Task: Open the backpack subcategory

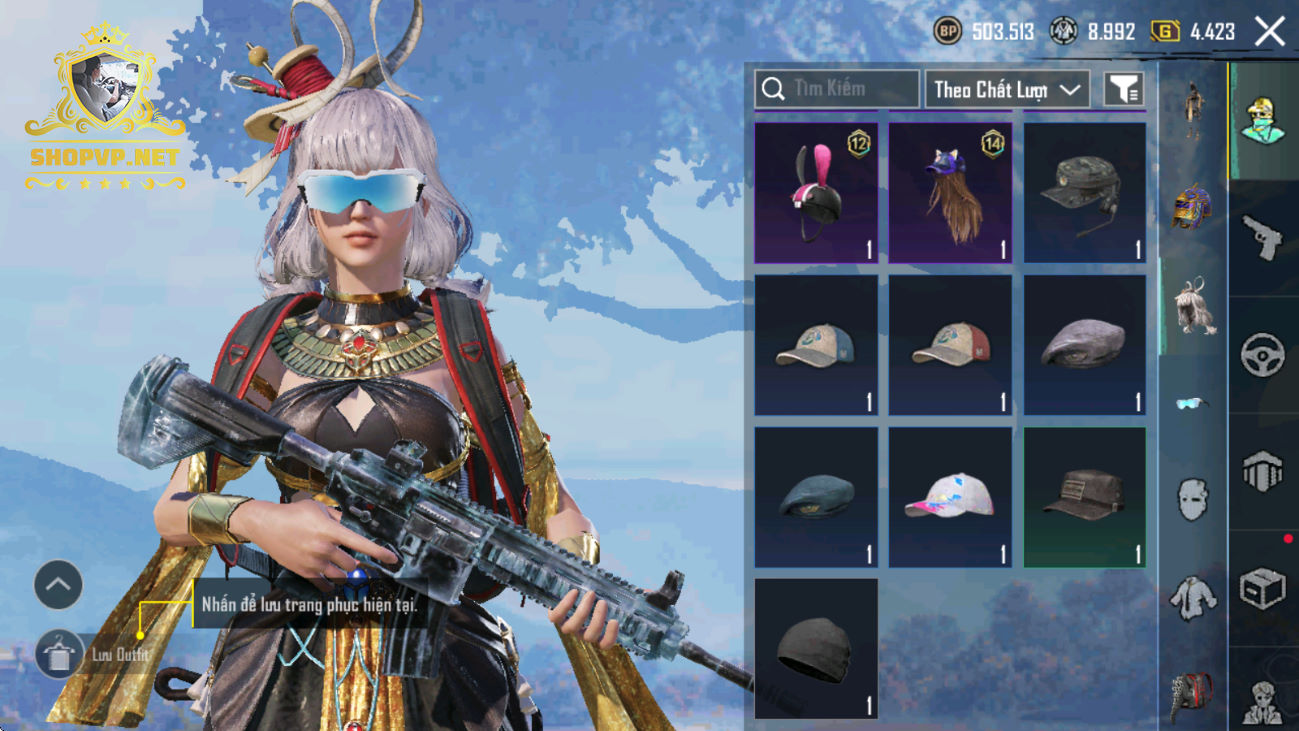Action: tap(1192, 692)
